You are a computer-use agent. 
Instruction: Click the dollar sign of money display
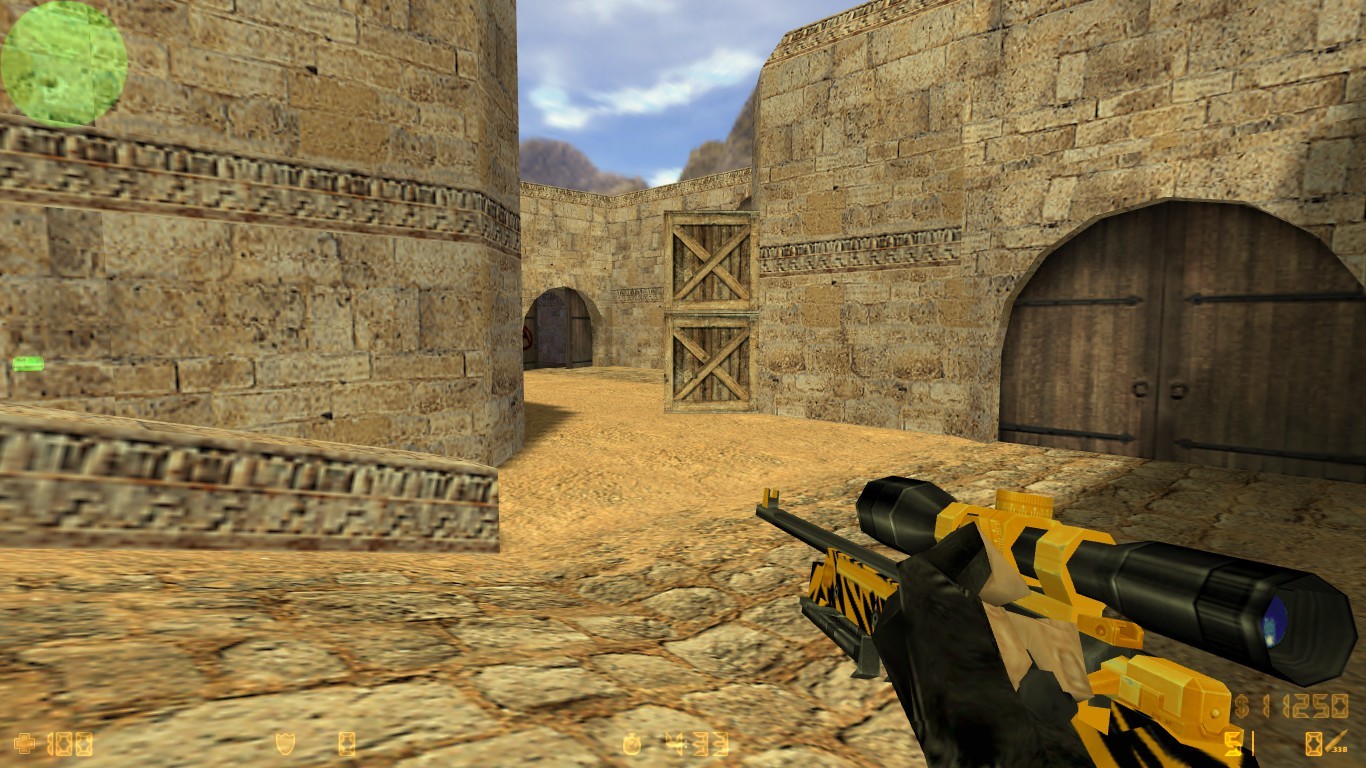[x=1242, y=705]
